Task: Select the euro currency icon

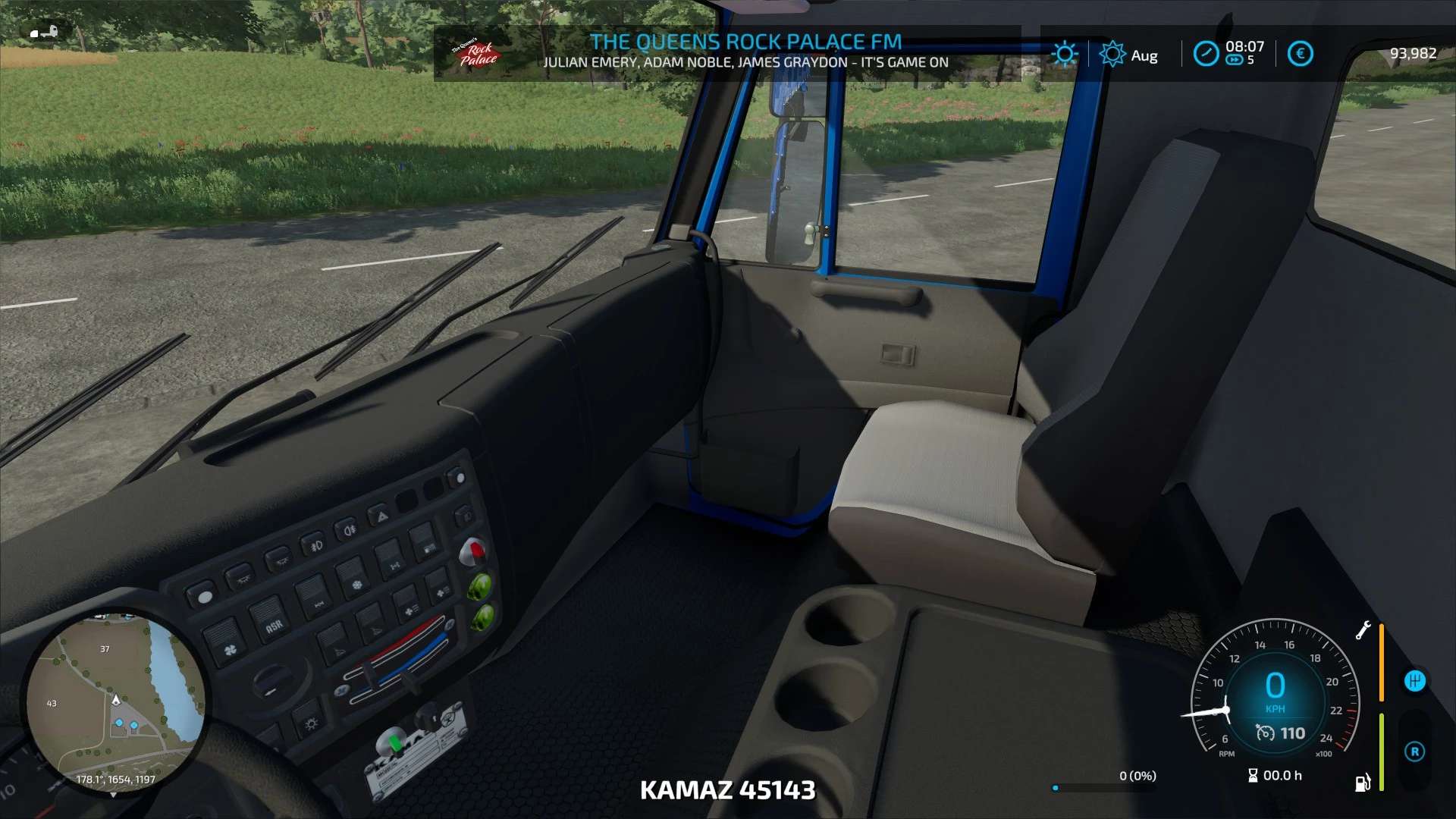Action: point(1300,54)
